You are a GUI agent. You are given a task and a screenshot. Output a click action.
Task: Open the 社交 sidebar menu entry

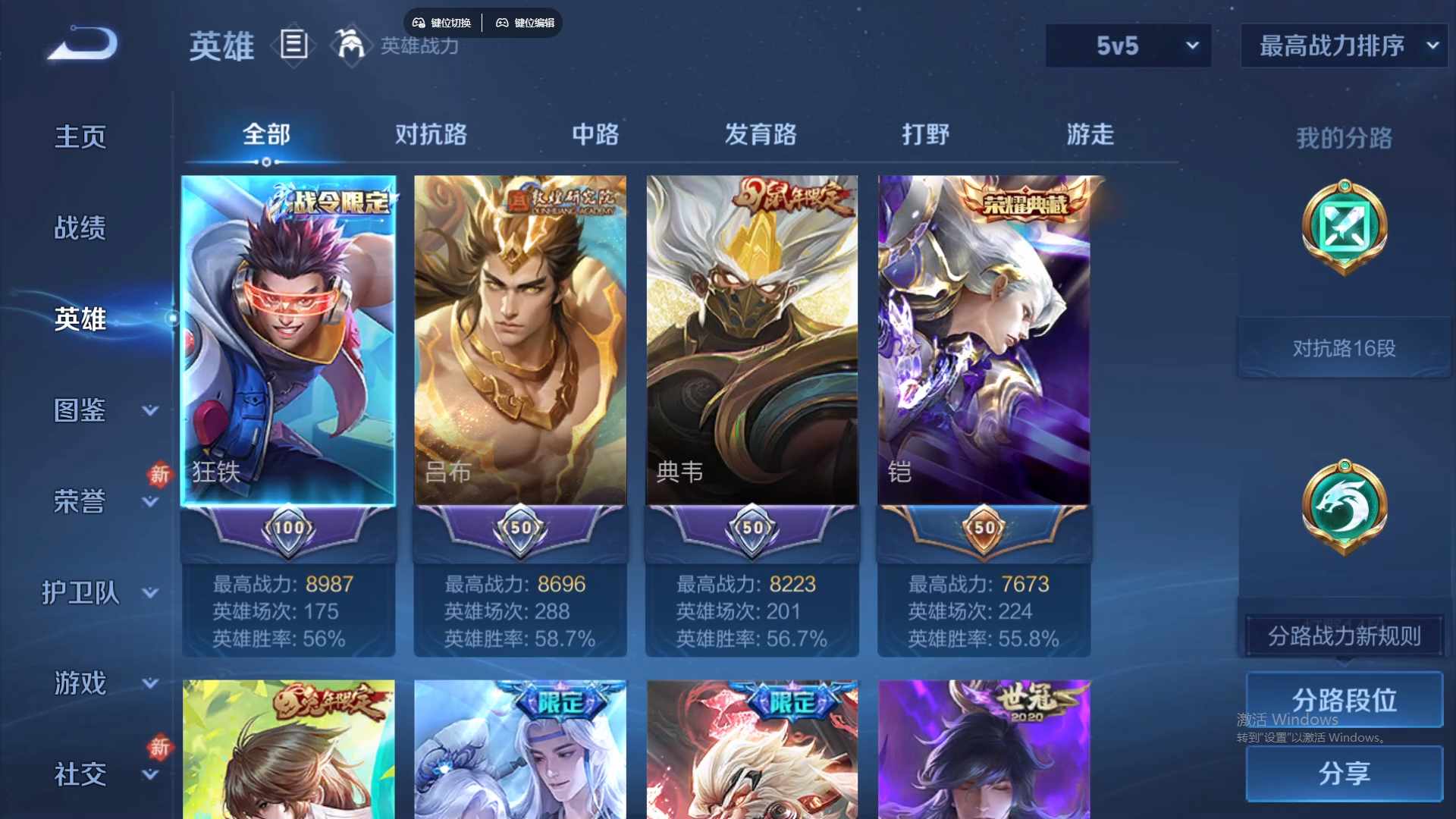[x=79, y=773]
